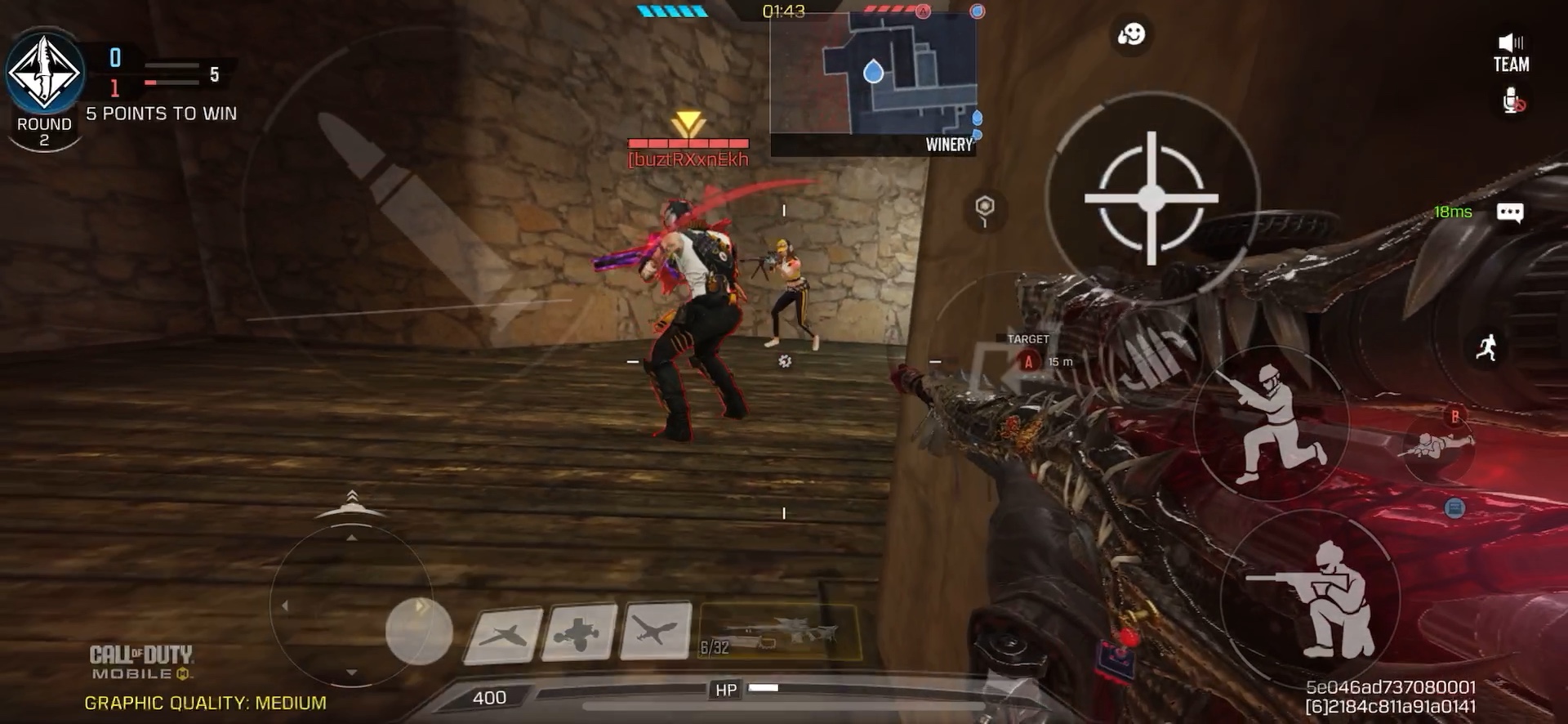Toggle the TEAM voice speaker
The width and height of the screenshot is (1568, 724).
pos(1511,52)
